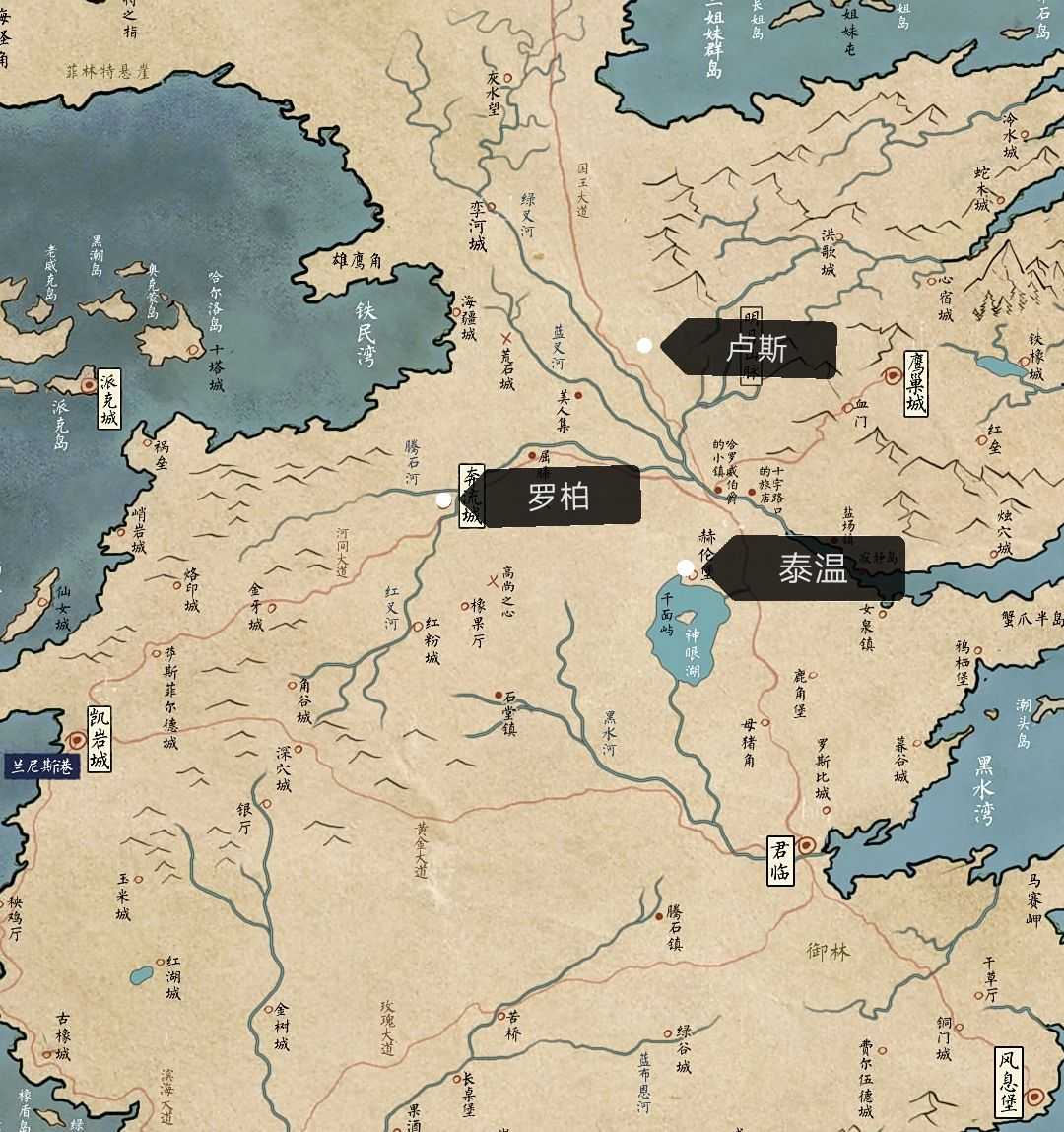Select the 罗柏 marker label

[559, 497]
